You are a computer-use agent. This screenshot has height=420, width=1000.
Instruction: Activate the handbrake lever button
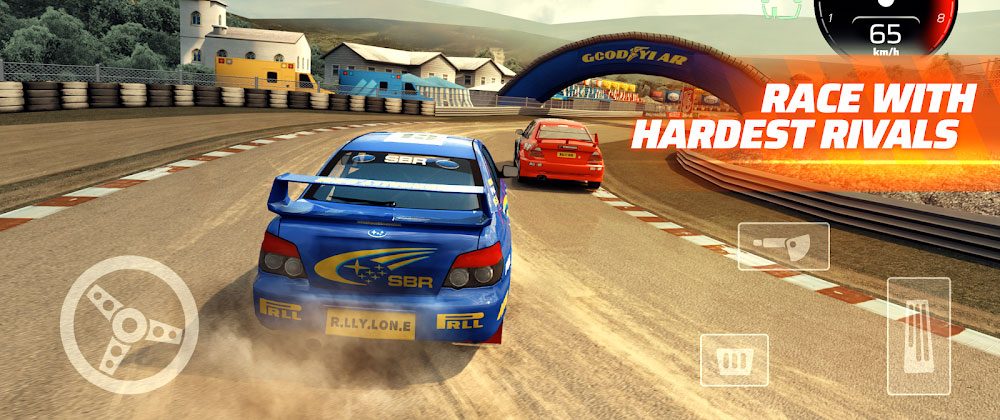[783, 246]
